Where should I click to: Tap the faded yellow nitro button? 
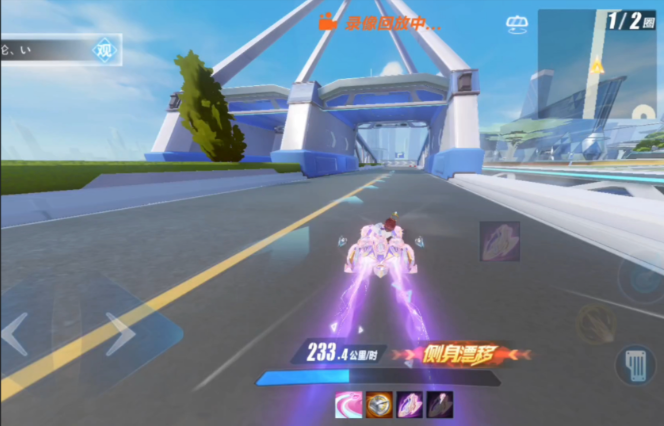point(596,322)
